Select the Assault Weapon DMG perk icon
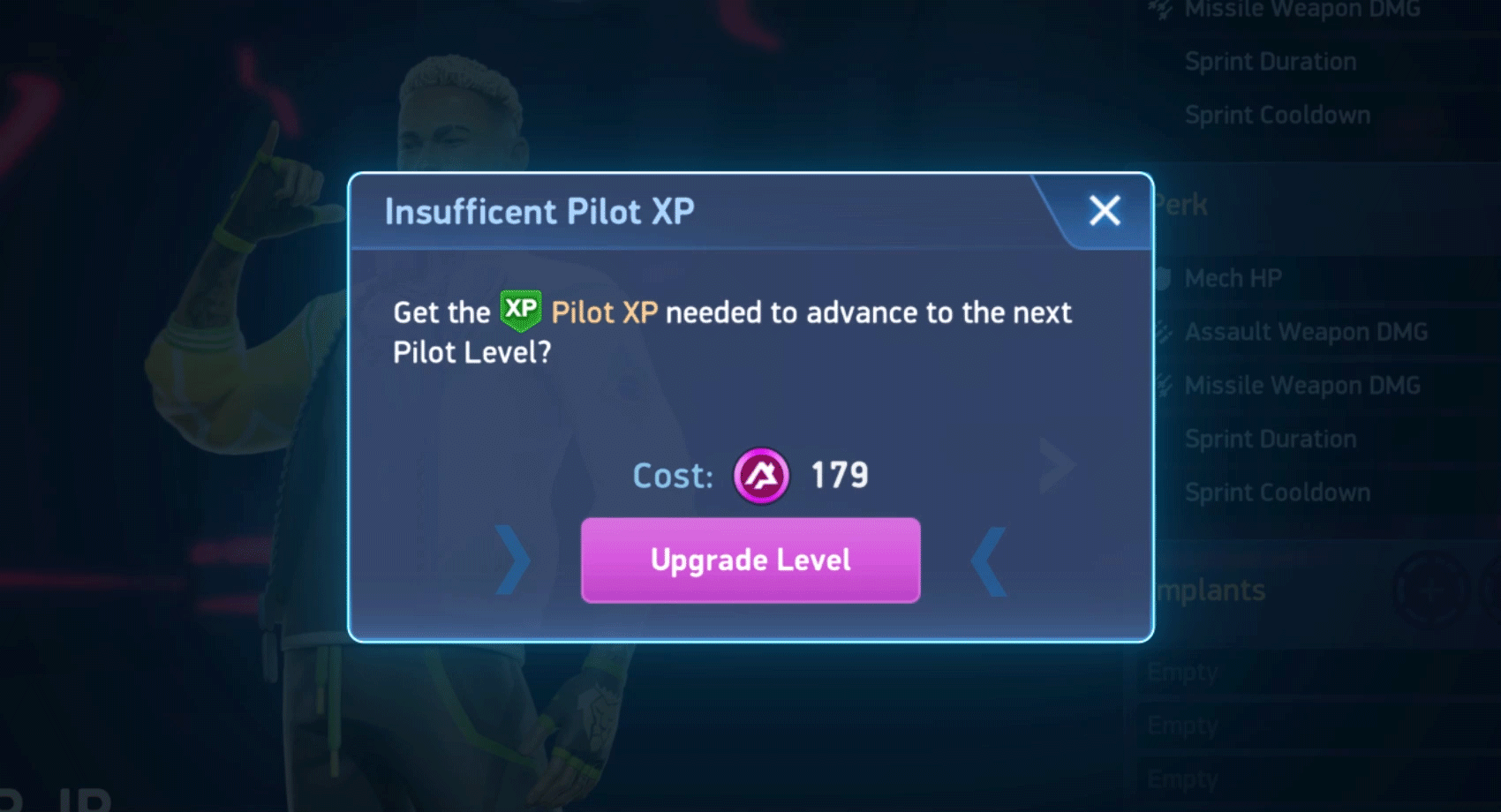The image size is (1501, 812). point(1164,332)
